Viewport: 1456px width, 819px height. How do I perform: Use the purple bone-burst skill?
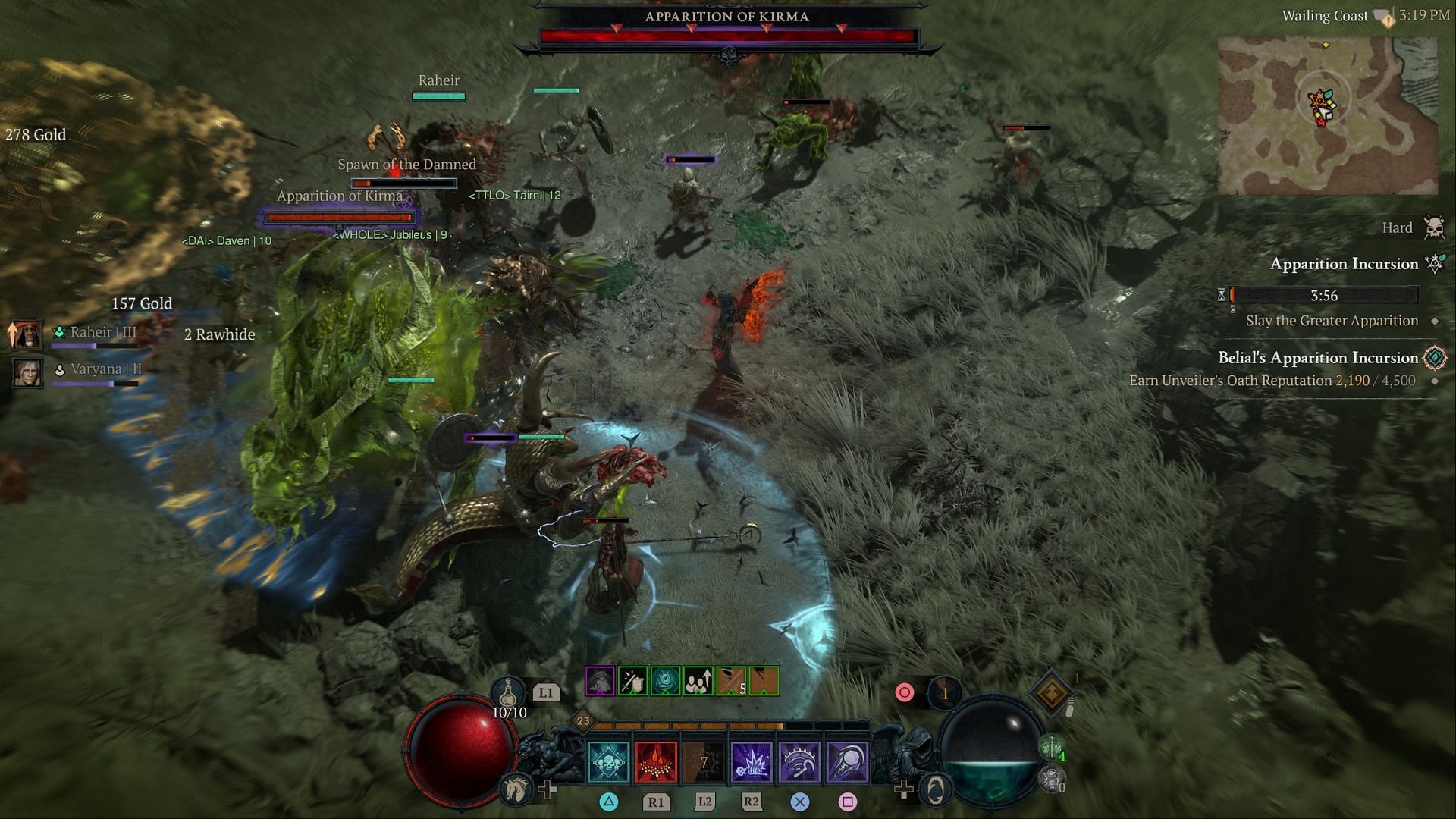click(752, 761)
